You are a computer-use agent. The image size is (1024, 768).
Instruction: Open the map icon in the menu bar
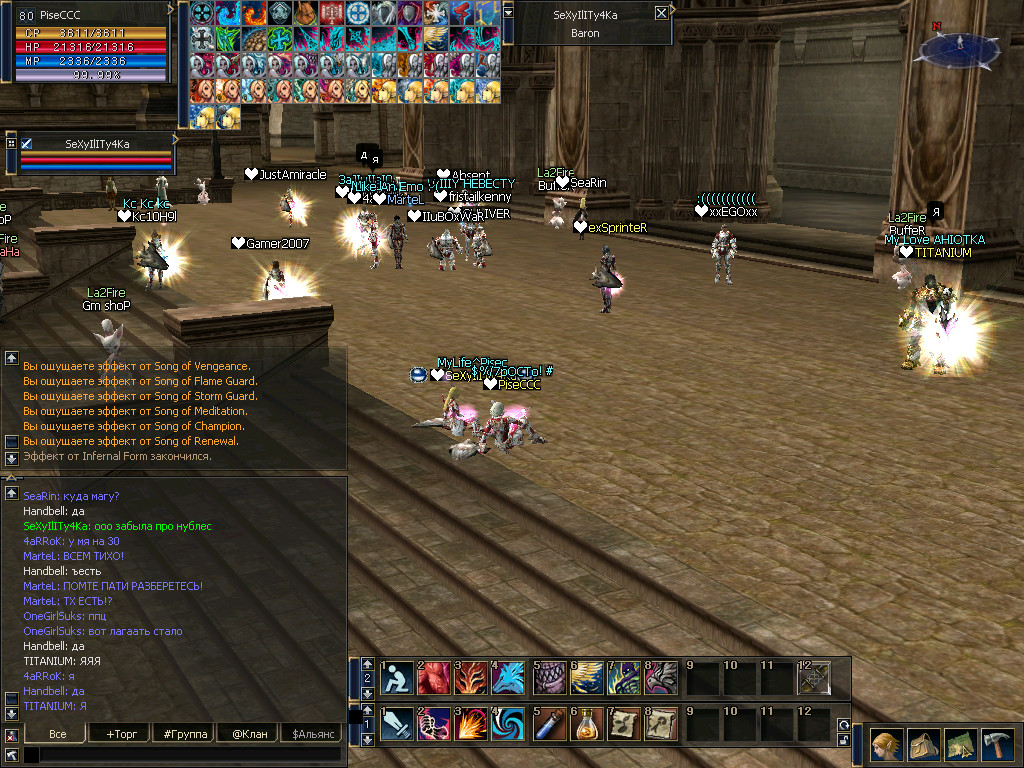[x=960, y=745]
